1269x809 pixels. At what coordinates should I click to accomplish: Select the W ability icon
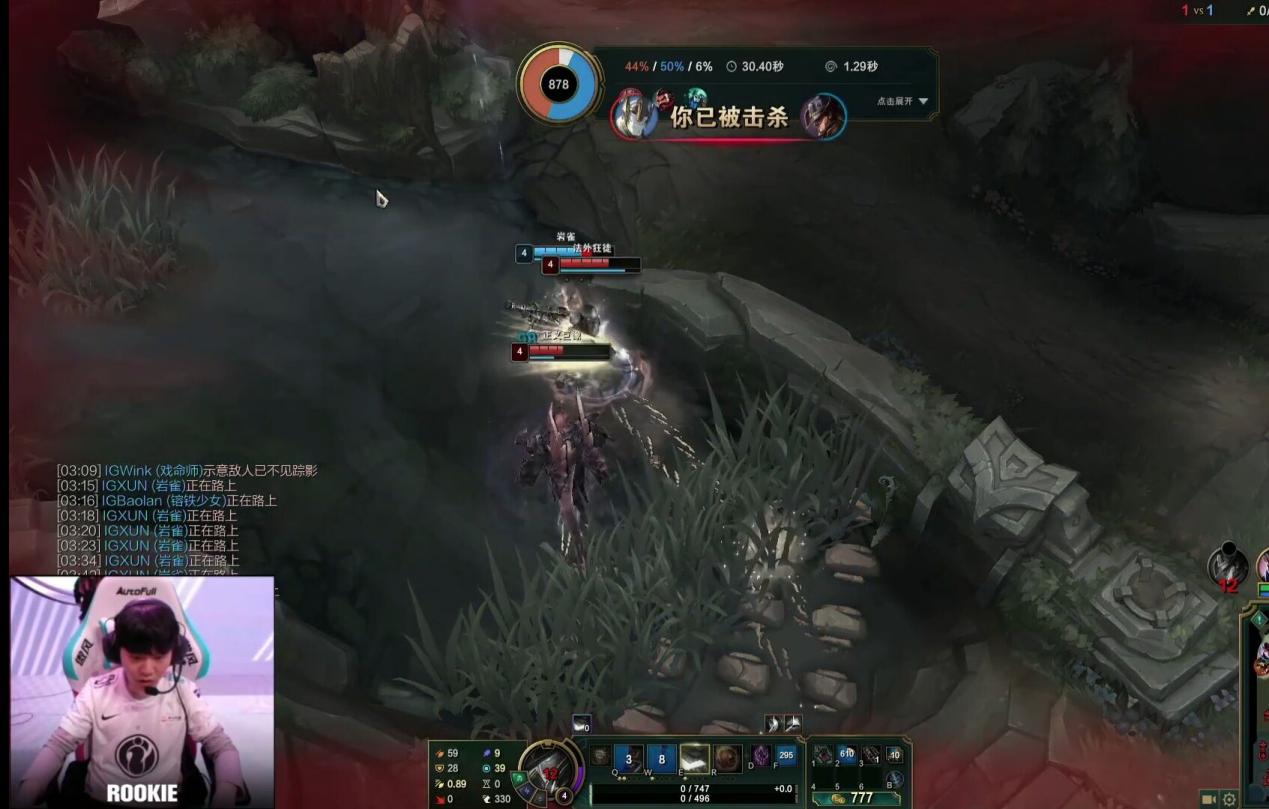click(x=661, y=757)
